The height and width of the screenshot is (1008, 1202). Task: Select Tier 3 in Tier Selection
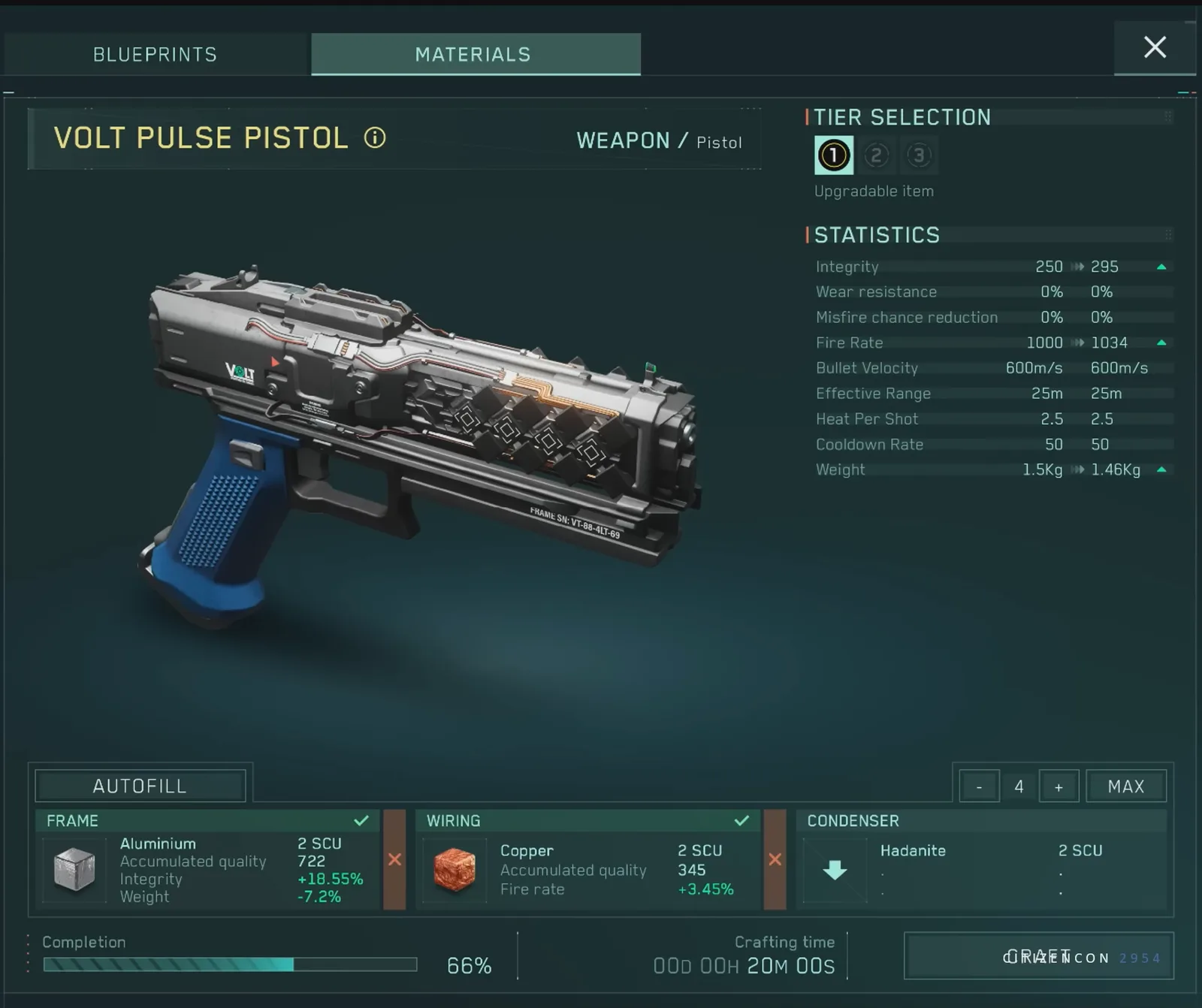[x=919, y=155]
